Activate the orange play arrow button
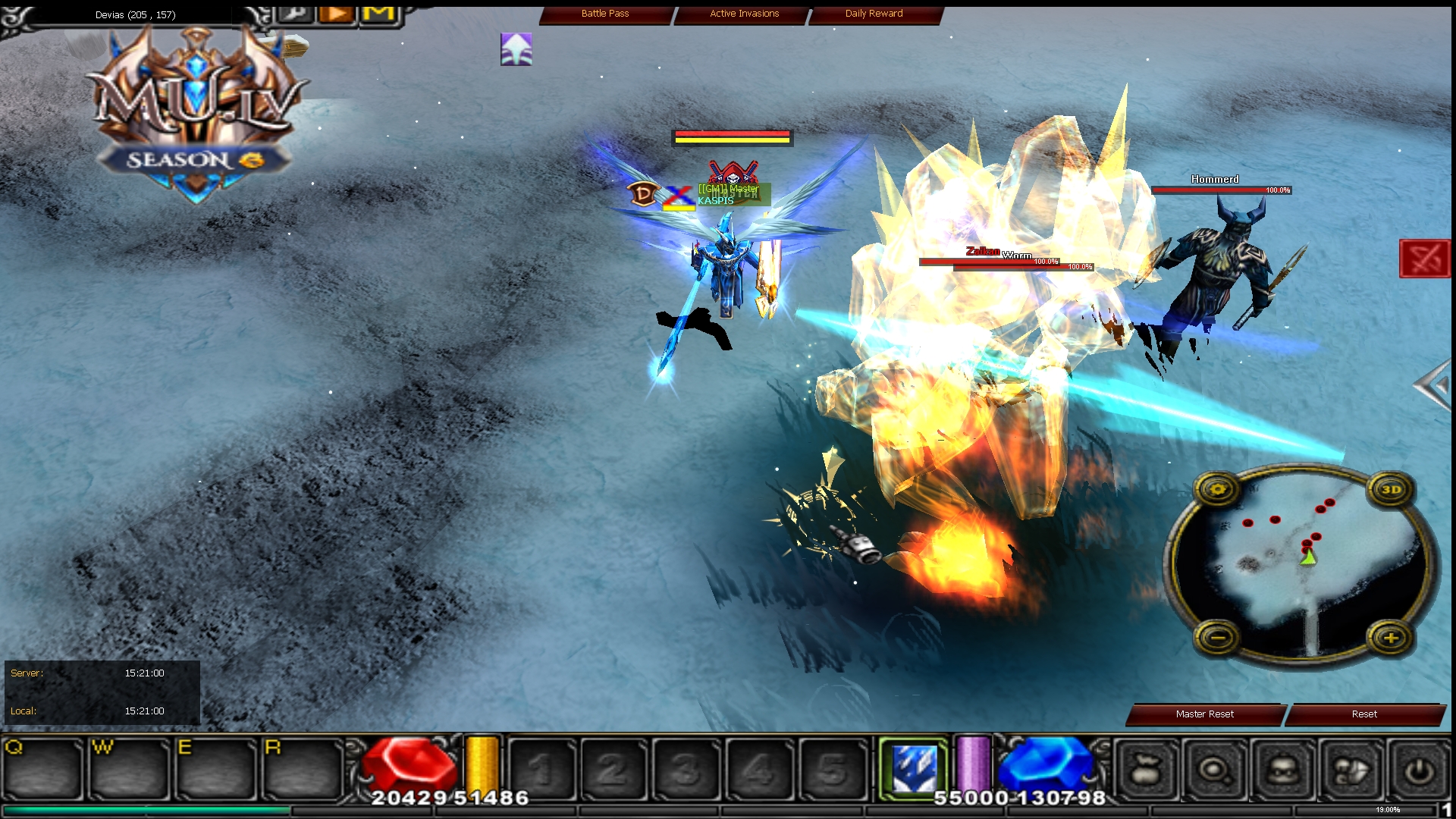 337,14
